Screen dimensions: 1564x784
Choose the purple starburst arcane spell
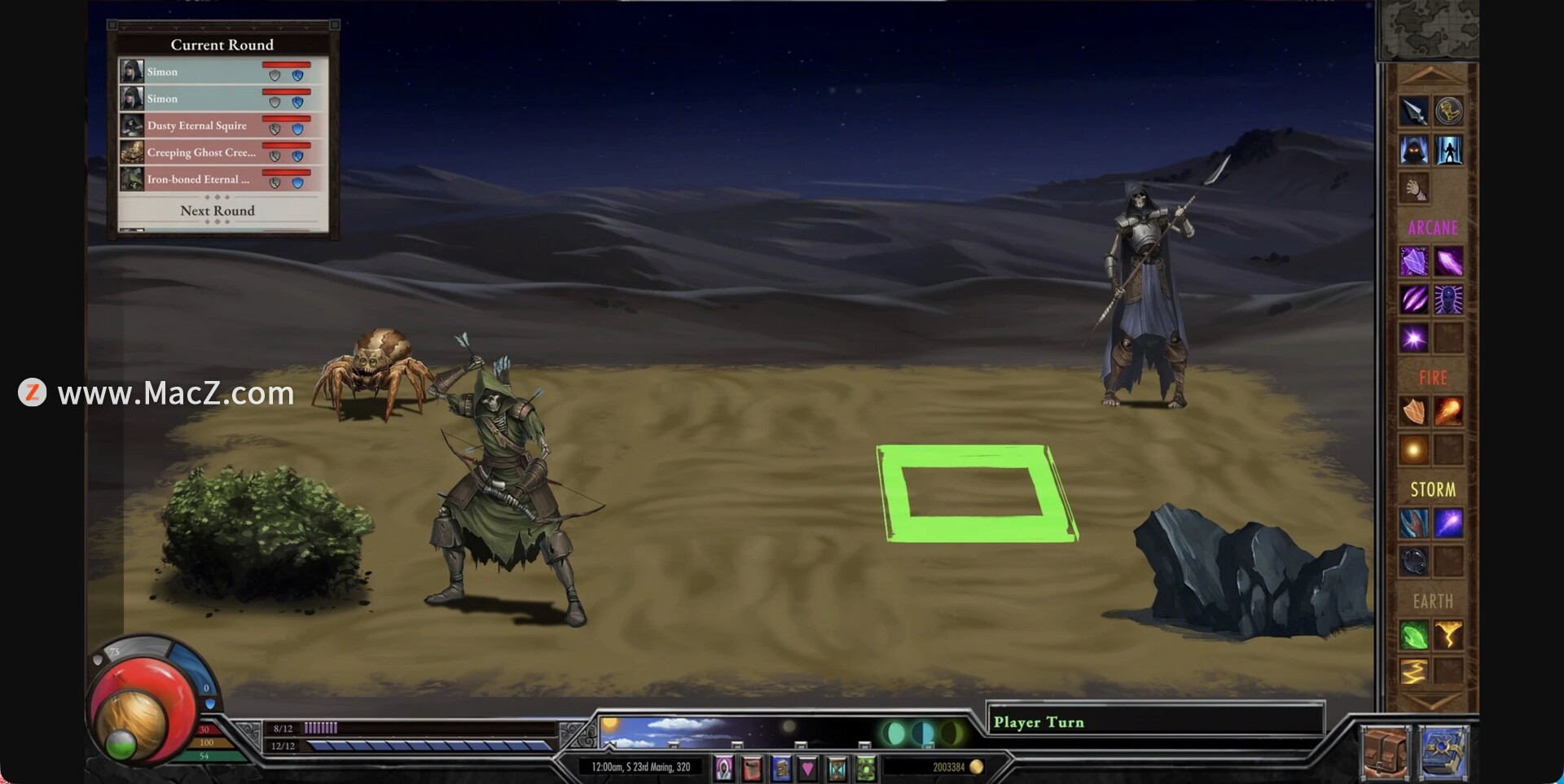(x=1414, y=338)
